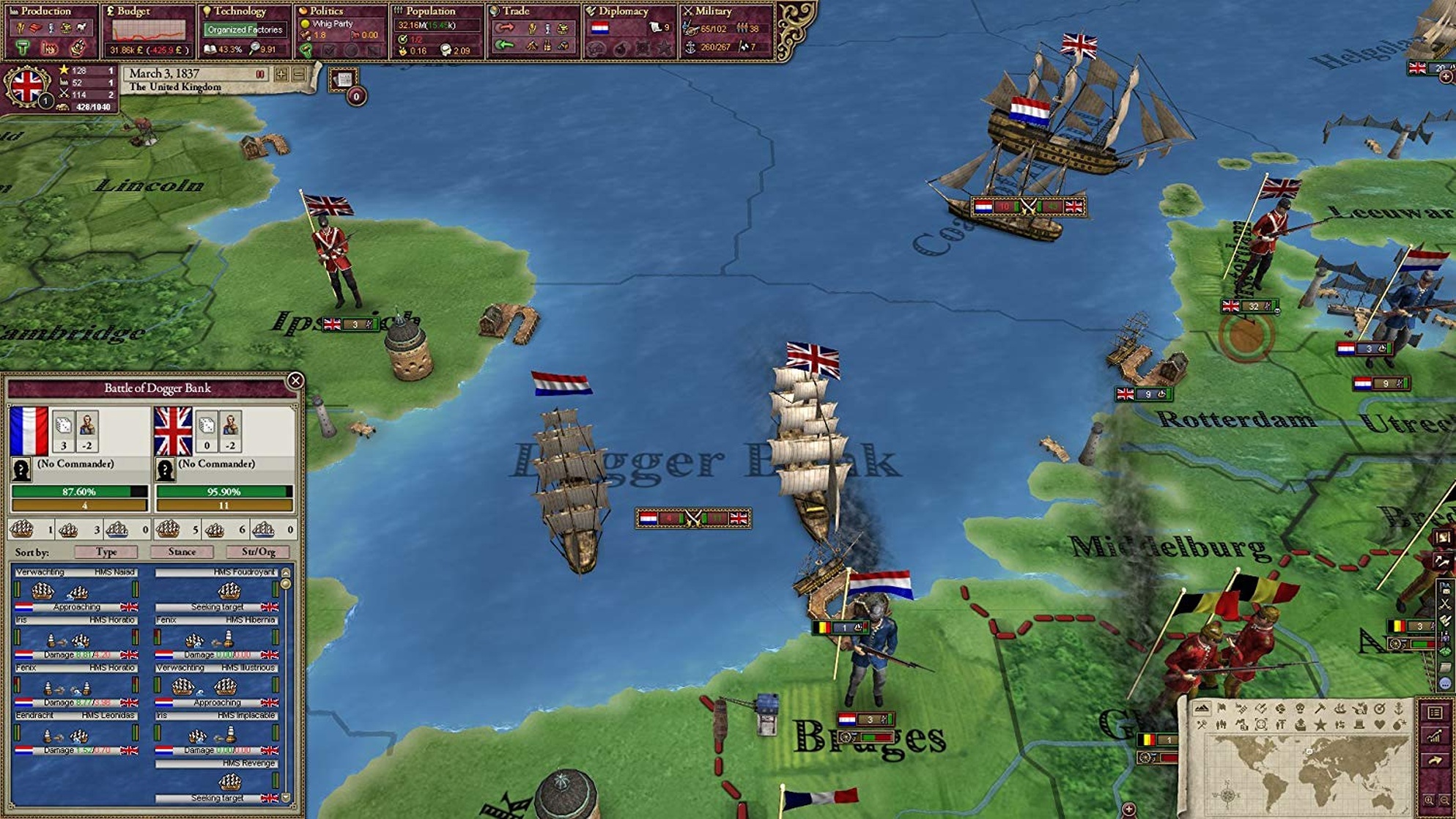Click the statistics graph icon in minimap panel
Viewport: 1456px width, 819px height.
1434,736
